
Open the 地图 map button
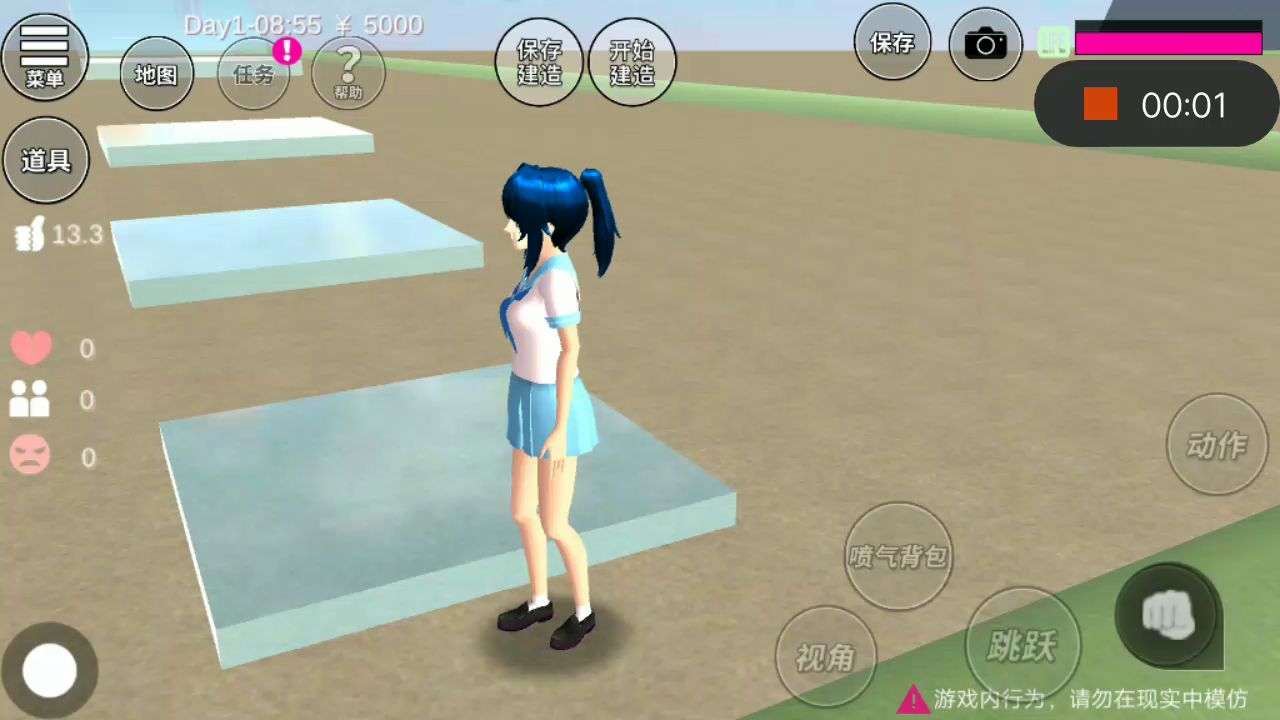point(156,73)
